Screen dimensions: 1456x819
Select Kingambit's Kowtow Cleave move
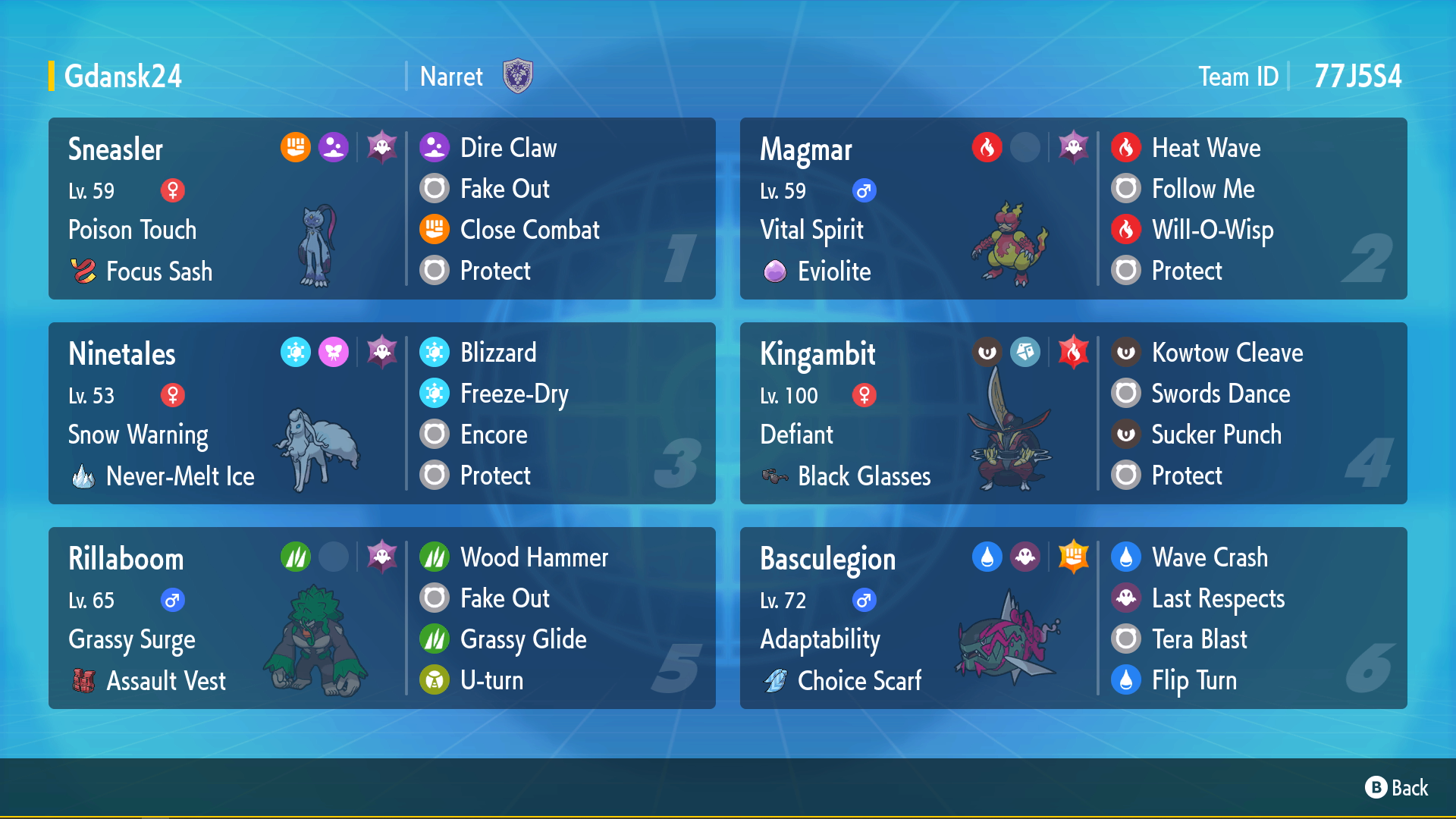1226,353
